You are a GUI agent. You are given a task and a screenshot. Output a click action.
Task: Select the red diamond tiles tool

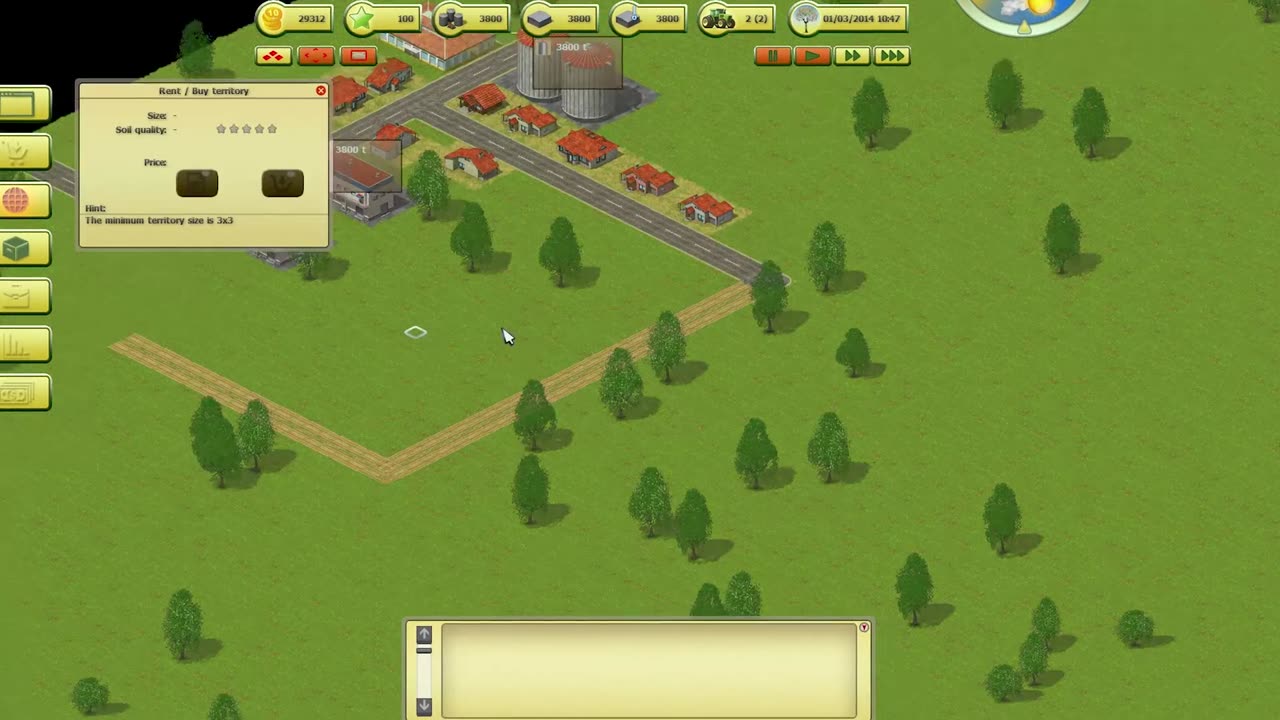tap(273, 56)
